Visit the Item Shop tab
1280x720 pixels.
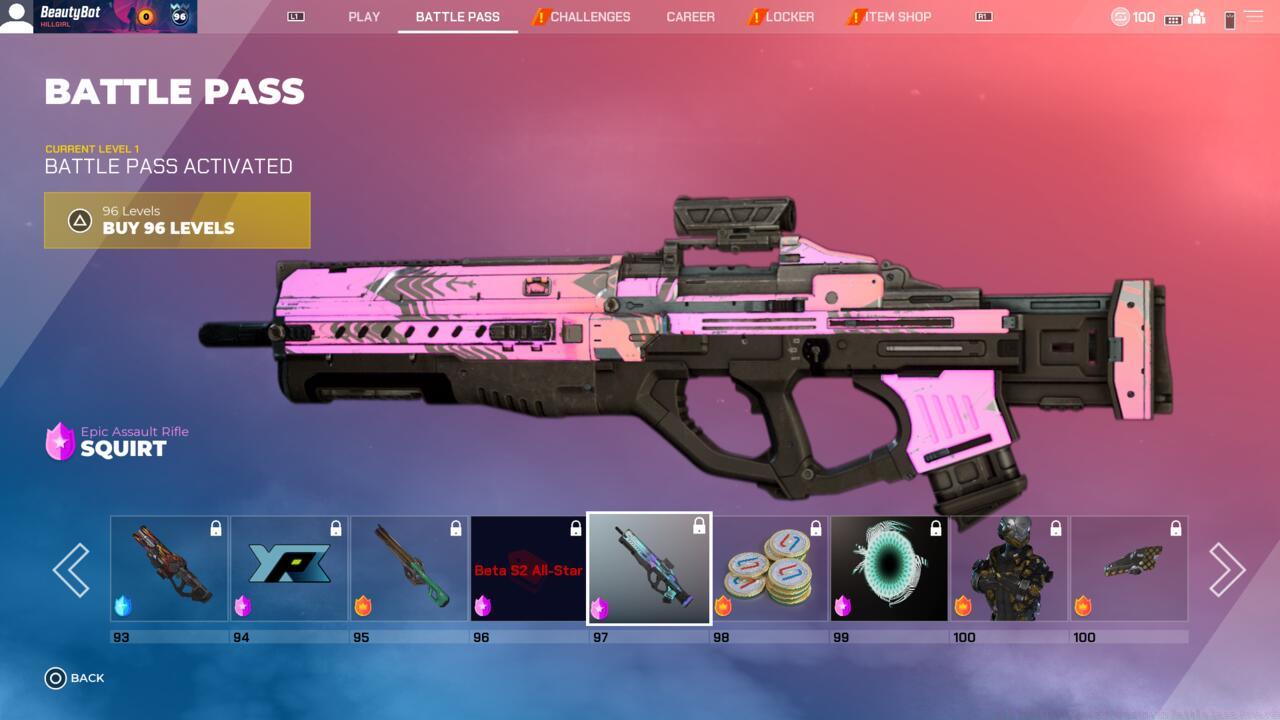coord(897,17)
